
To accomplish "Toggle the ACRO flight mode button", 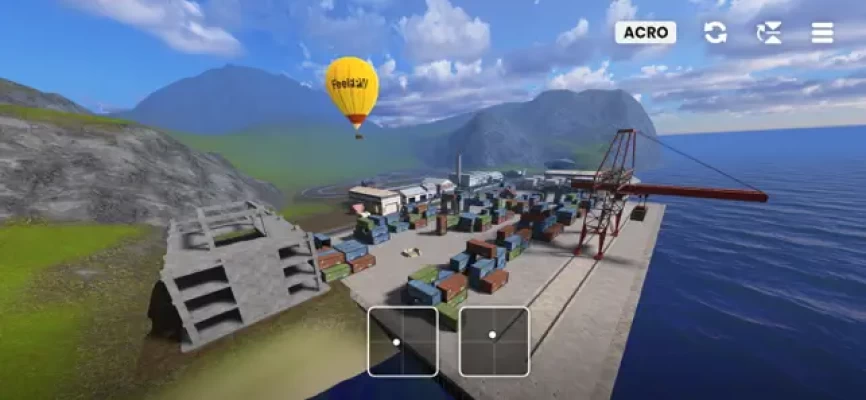I will click(x=645, y=32).
